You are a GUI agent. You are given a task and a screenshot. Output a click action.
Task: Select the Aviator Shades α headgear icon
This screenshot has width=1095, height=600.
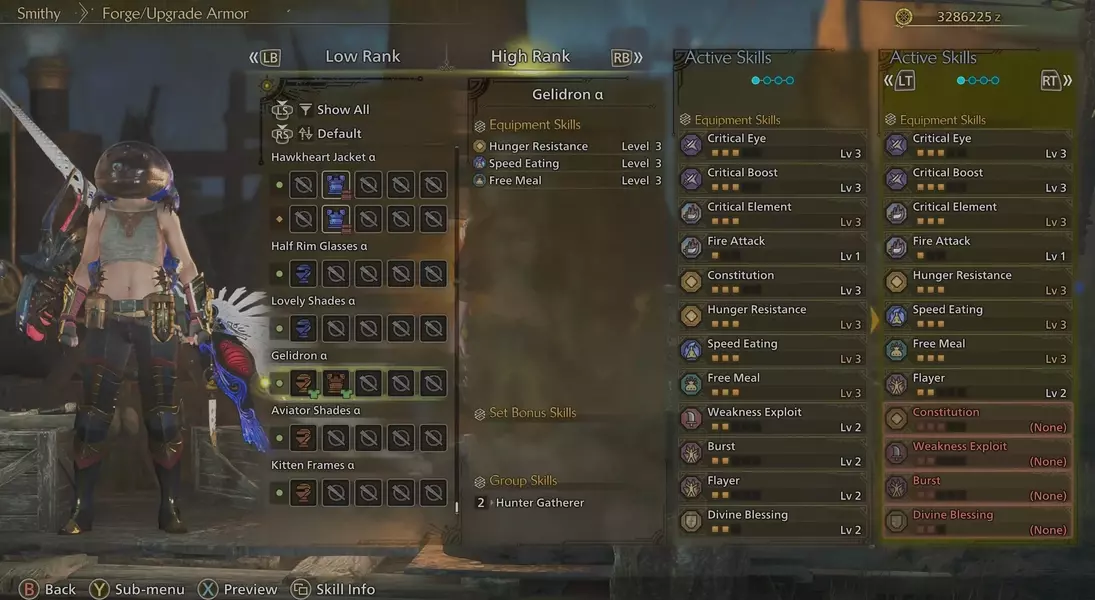tap(304, 438)
